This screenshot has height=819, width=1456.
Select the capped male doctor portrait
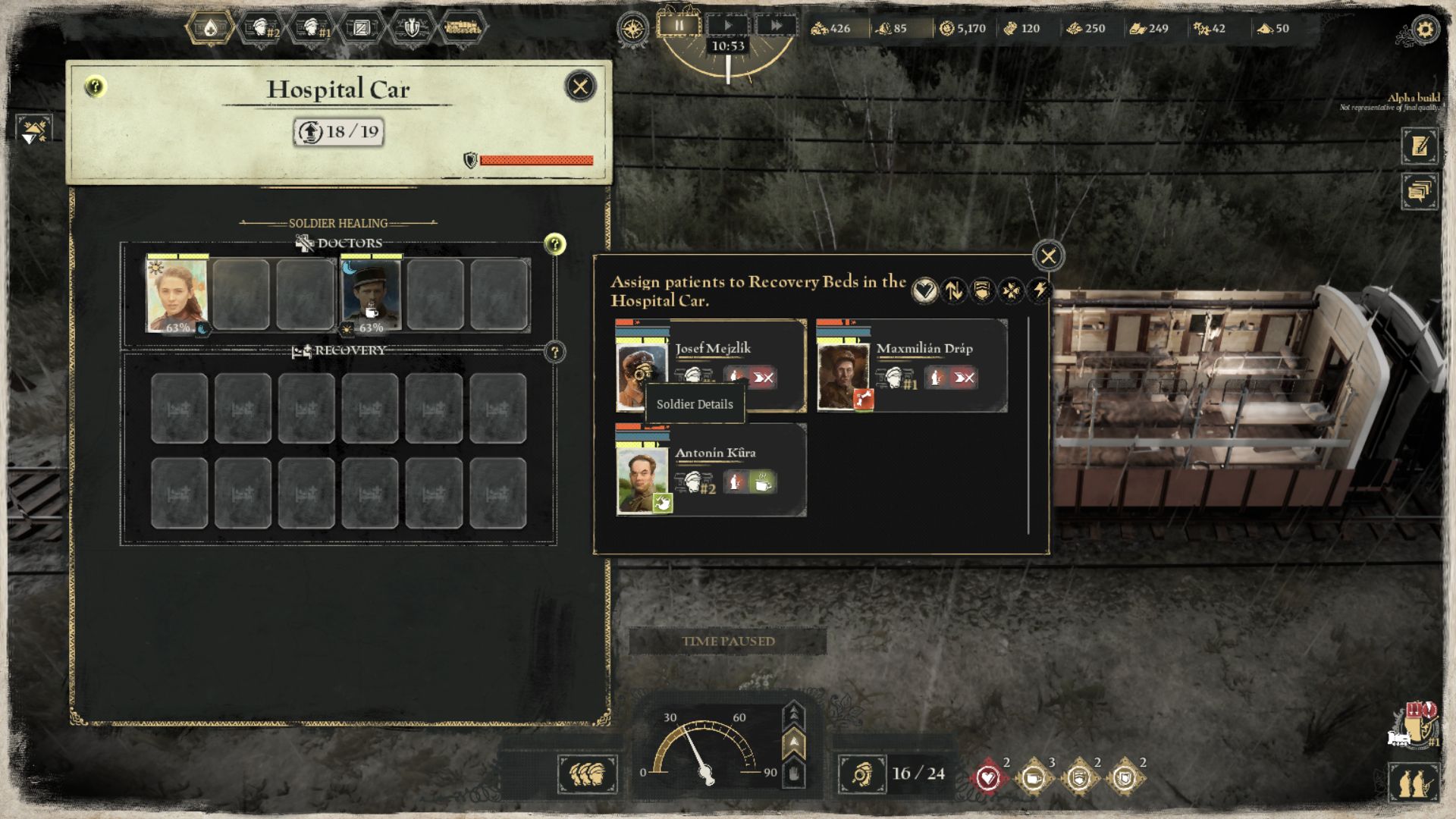(x=371, y=295)
